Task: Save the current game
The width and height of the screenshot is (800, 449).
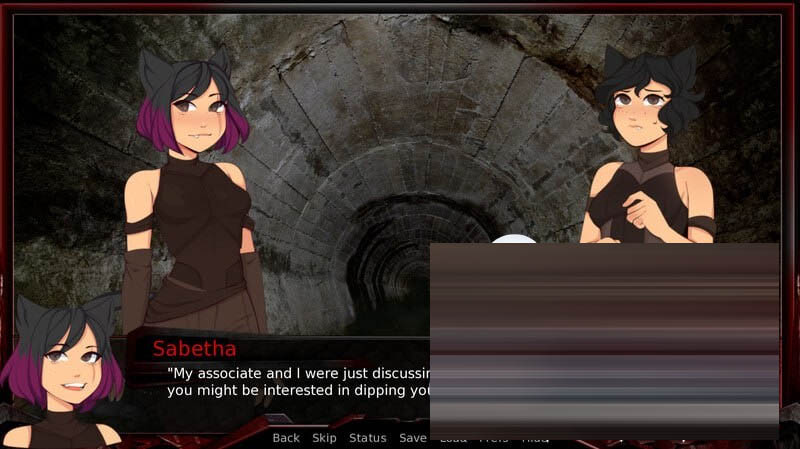Action: click(412, 438)
